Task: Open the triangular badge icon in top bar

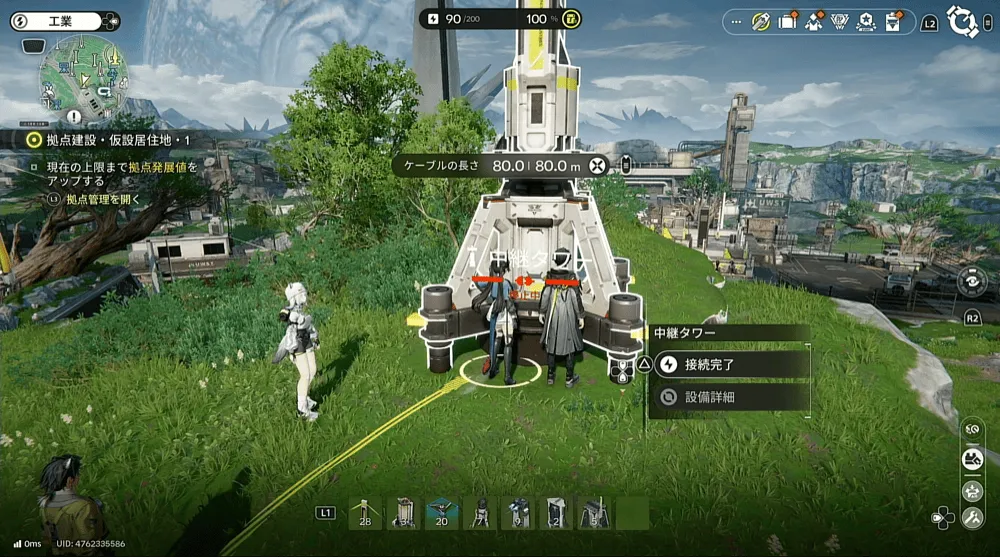Action: [x=840, y=21]
